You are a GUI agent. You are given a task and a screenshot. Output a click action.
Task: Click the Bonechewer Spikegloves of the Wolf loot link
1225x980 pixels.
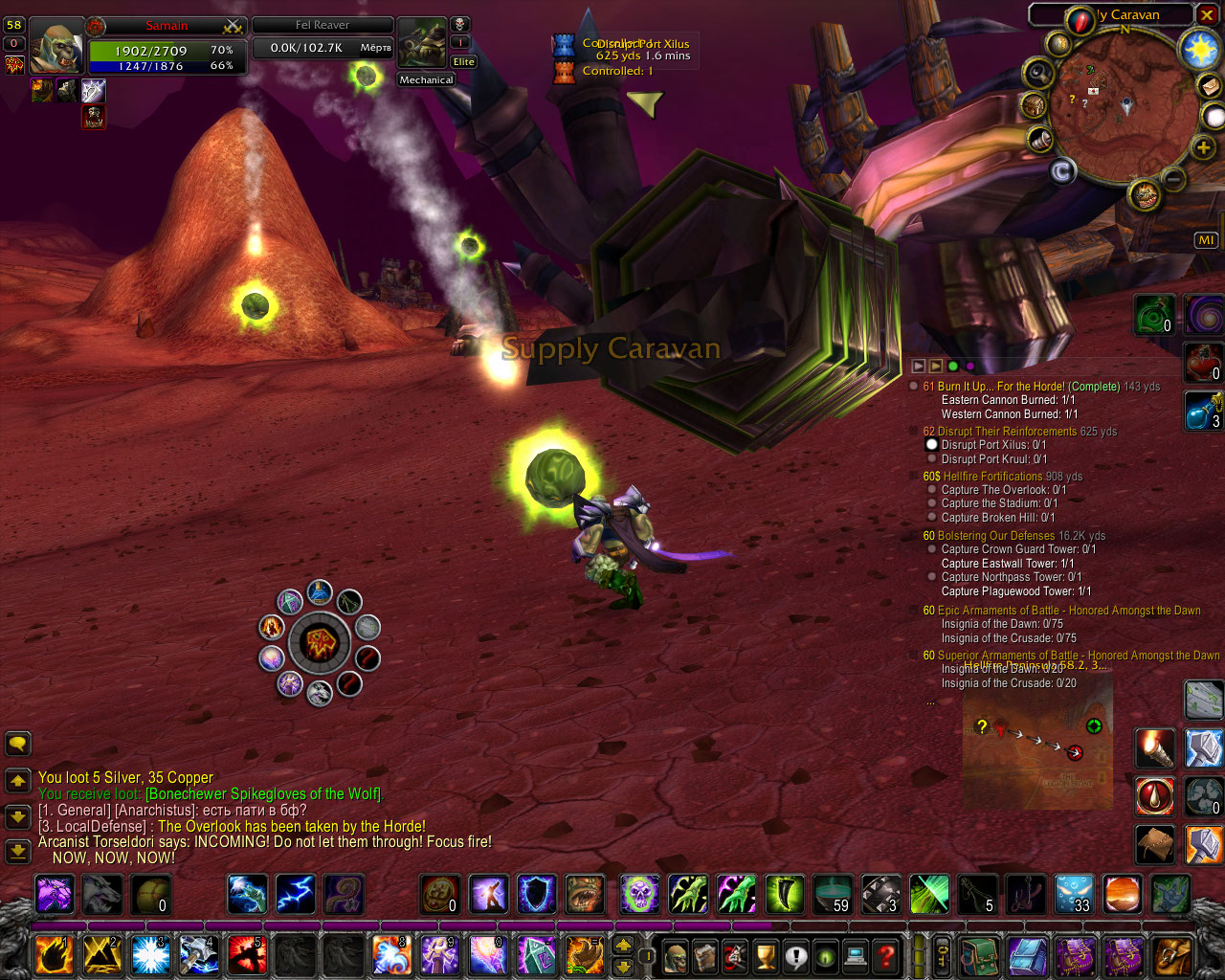tap(263, 794)
